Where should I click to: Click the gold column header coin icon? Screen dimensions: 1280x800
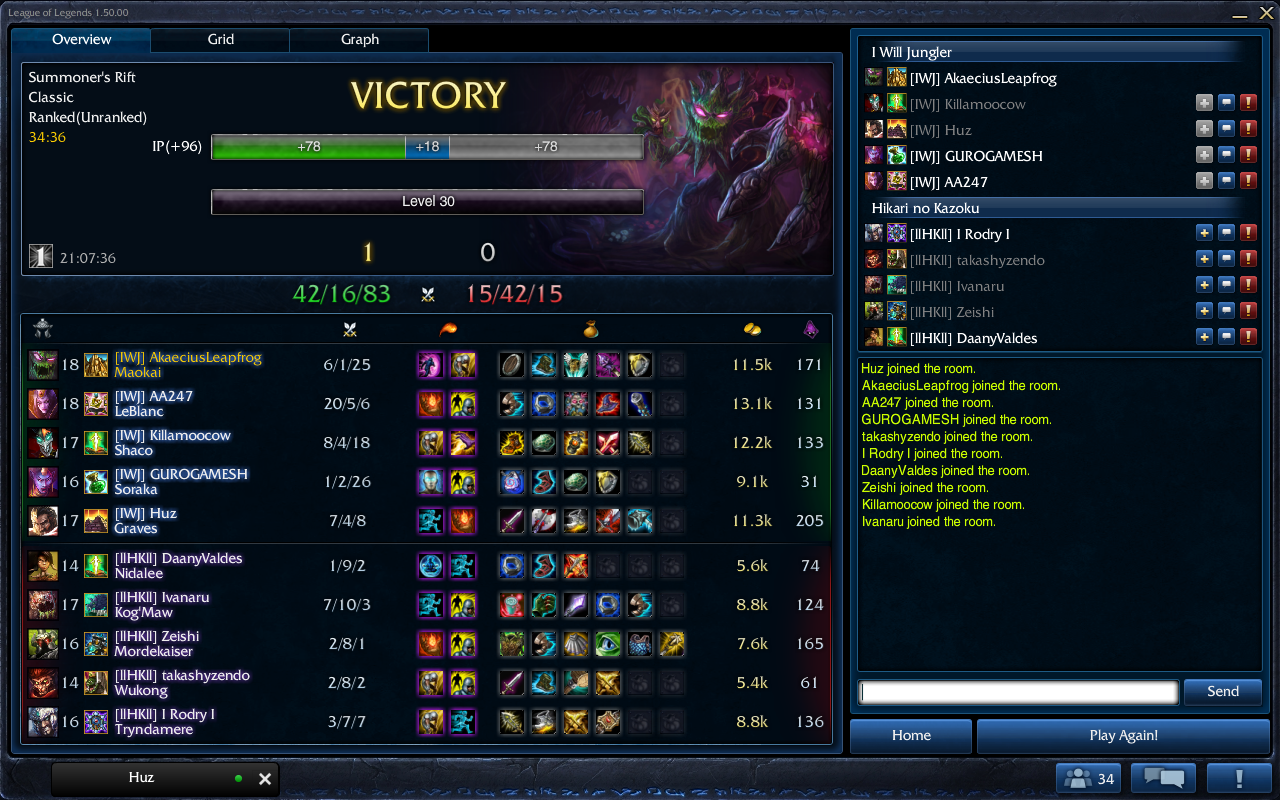(x=753, y=327)
